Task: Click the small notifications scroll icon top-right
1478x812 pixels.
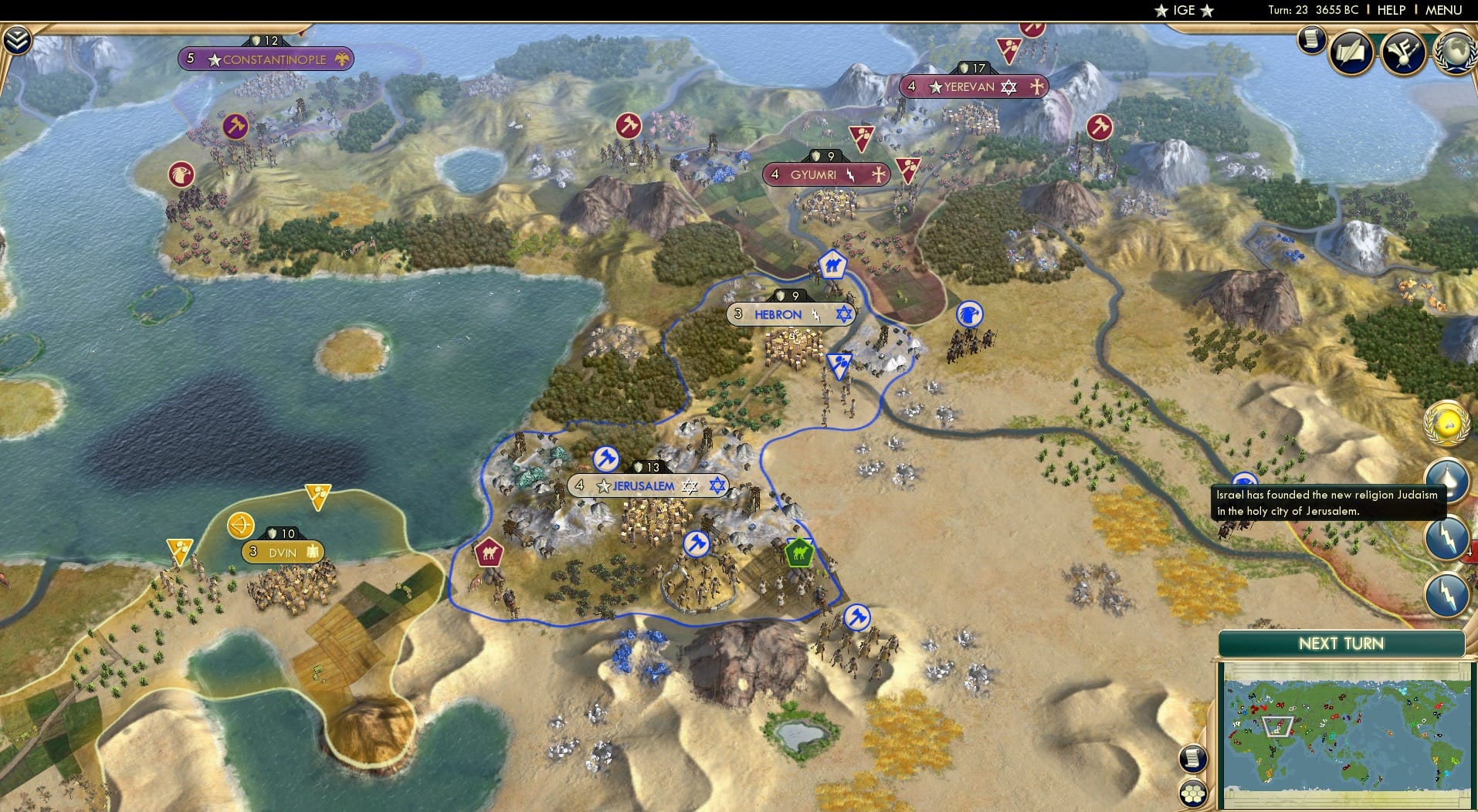Action: pos(1312,39)
